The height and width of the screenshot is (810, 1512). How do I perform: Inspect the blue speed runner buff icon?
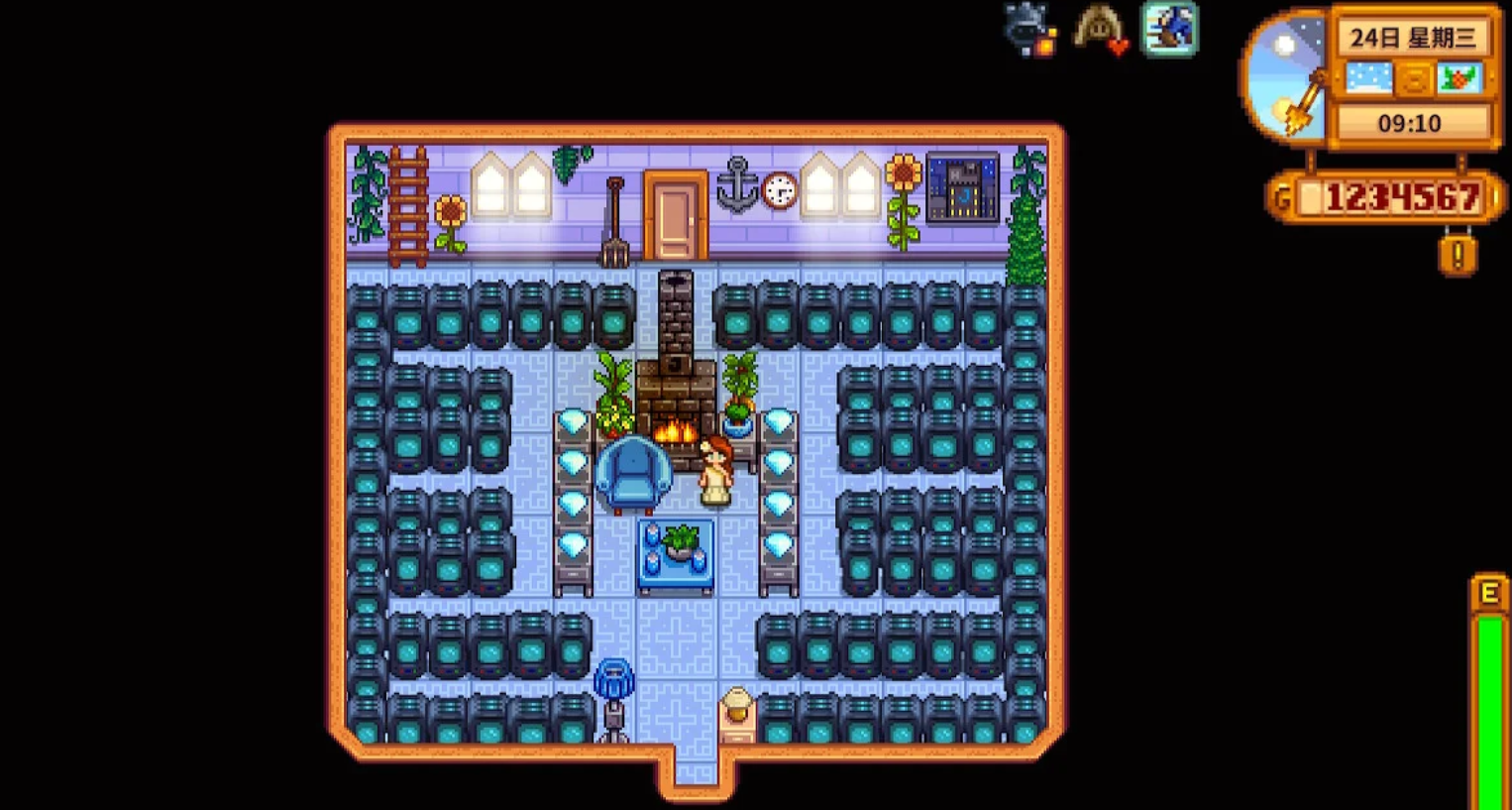pos(1169,29)
